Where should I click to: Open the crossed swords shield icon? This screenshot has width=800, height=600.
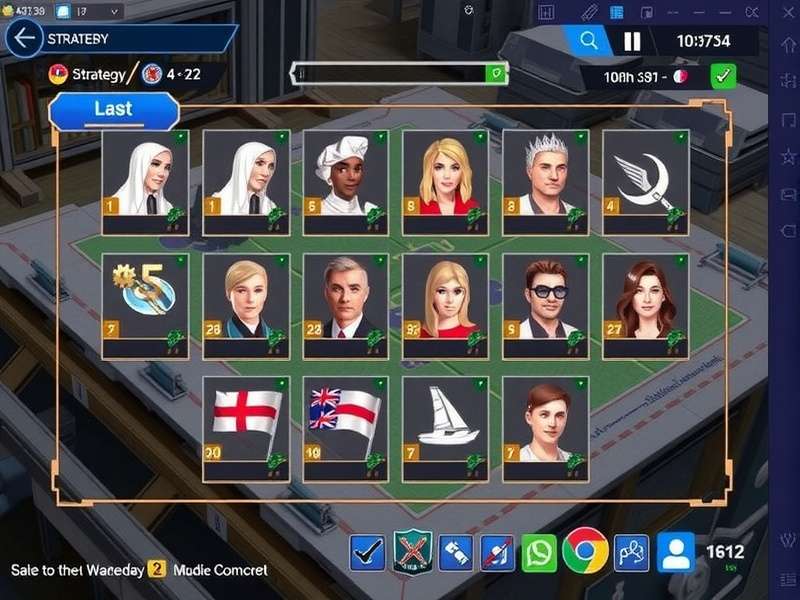412,552
